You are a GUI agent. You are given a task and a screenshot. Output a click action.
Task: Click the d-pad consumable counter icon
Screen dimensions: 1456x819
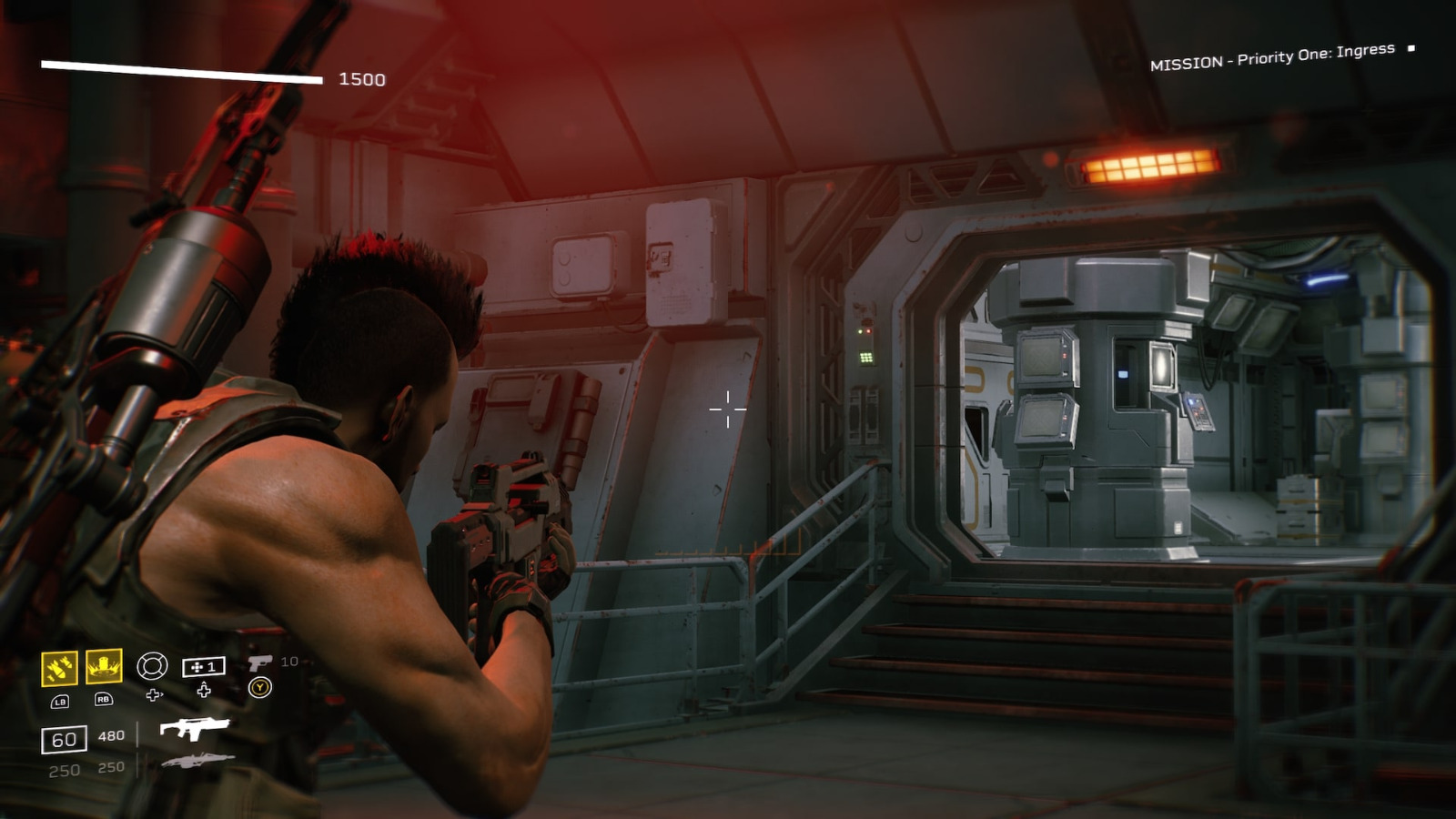pyautogui.click(x=203, y=667)
